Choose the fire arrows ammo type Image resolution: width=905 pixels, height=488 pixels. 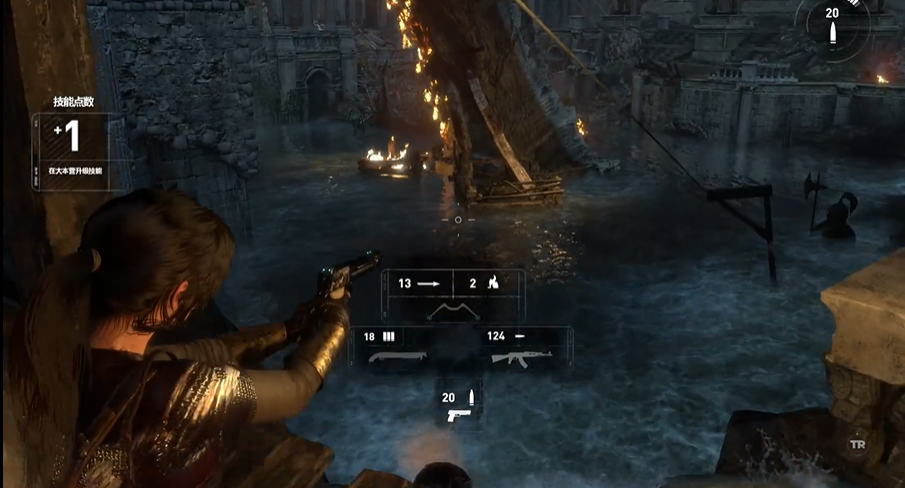pyautogui.click(x=486, y=284)
